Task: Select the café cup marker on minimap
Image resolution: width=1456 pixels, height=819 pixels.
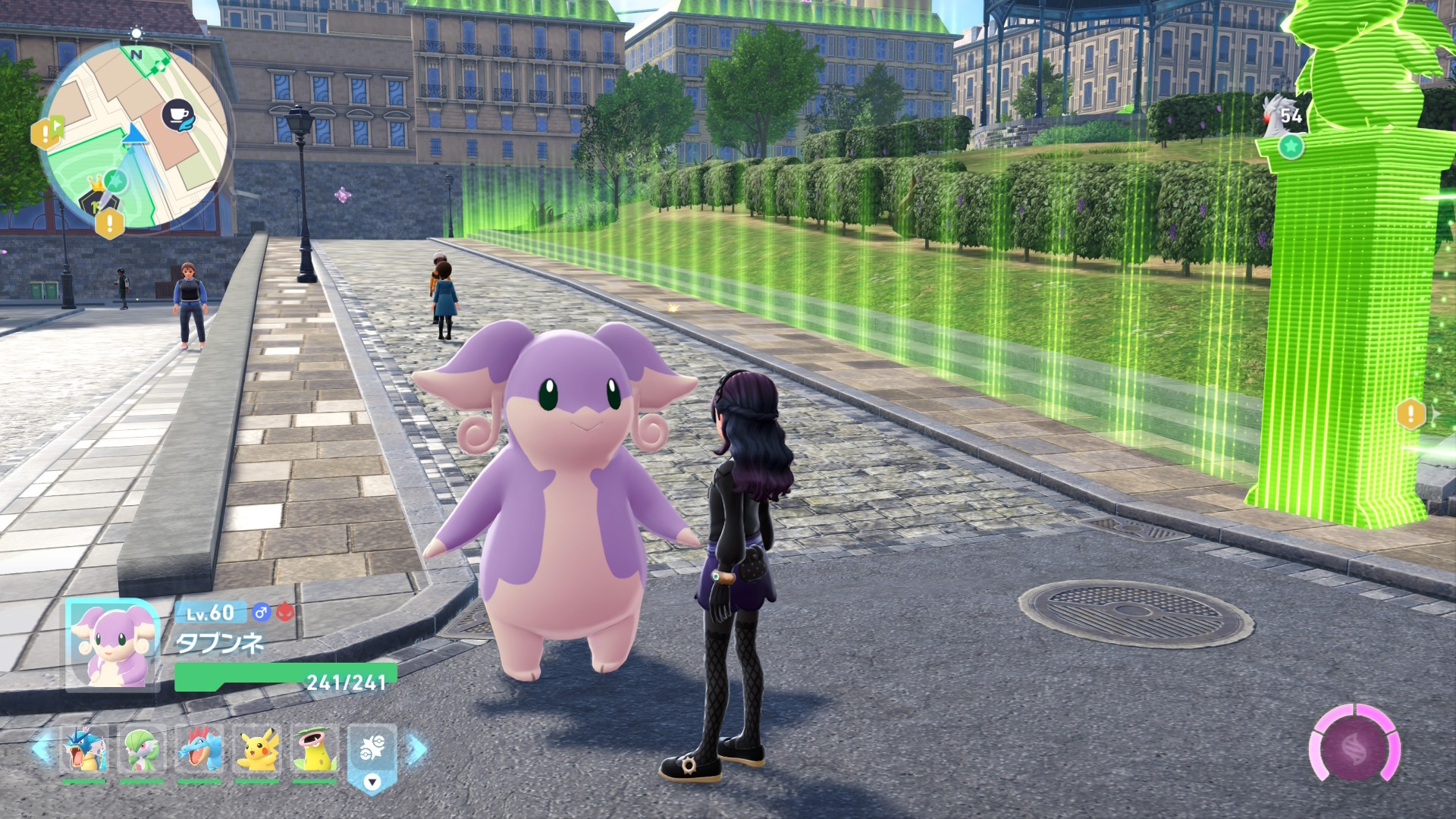Action: coord(179,116)
